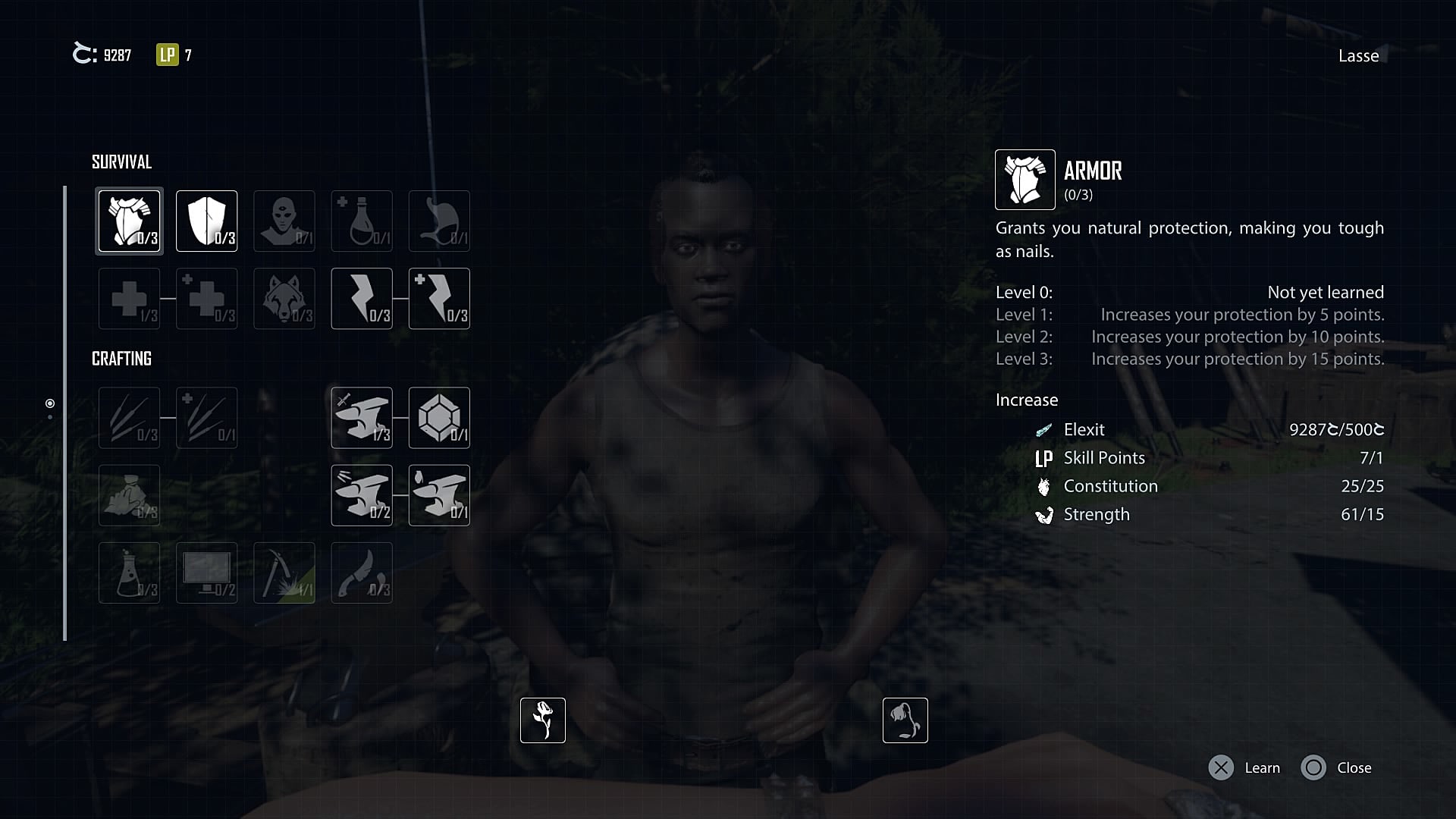Select the single medical cross skill

pyautogui.click(x=129, y=298)
